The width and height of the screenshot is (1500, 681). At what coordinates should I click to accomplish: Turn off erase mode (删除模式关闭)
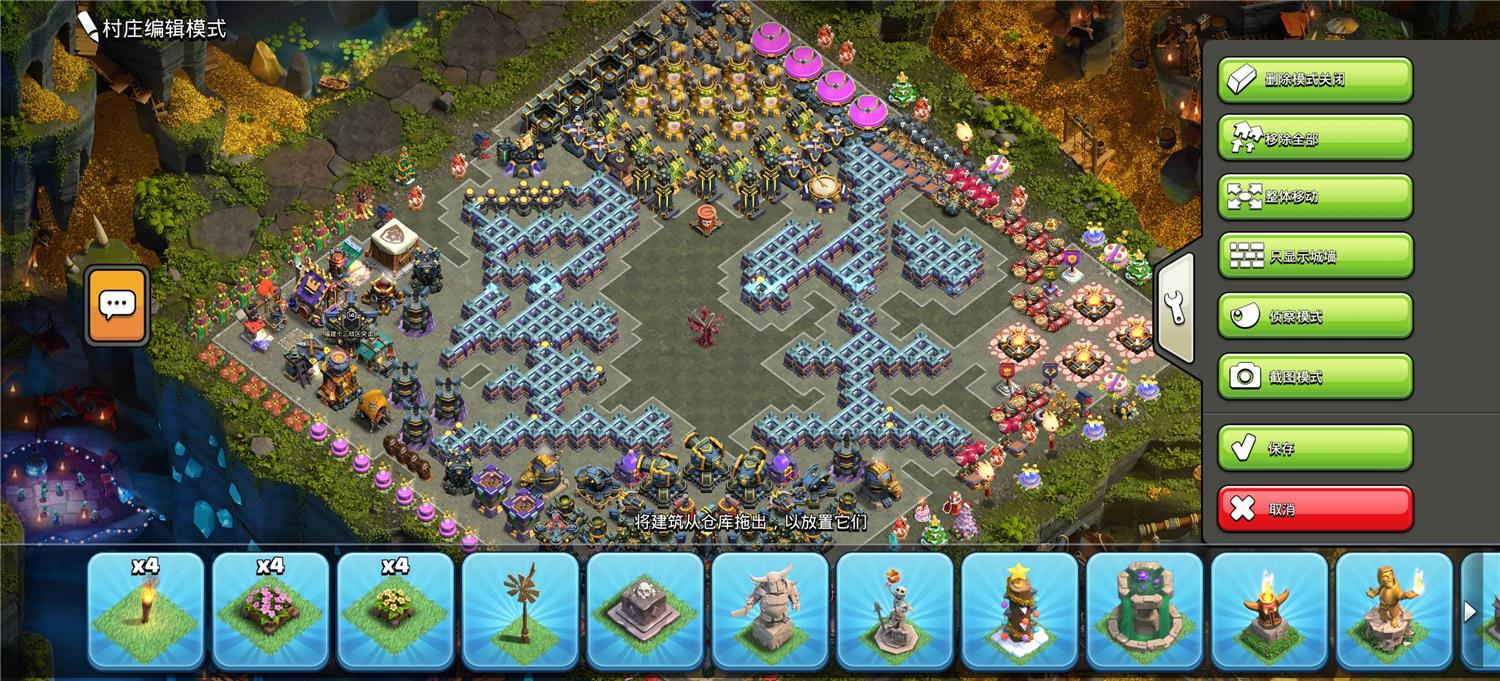point(1314,80)
